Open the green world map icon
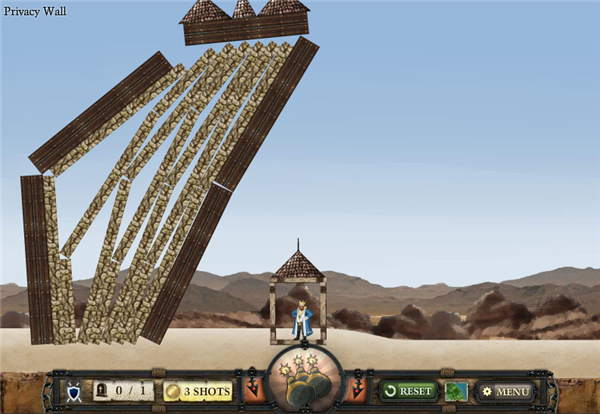600x414 pixels. coord(456,391)
